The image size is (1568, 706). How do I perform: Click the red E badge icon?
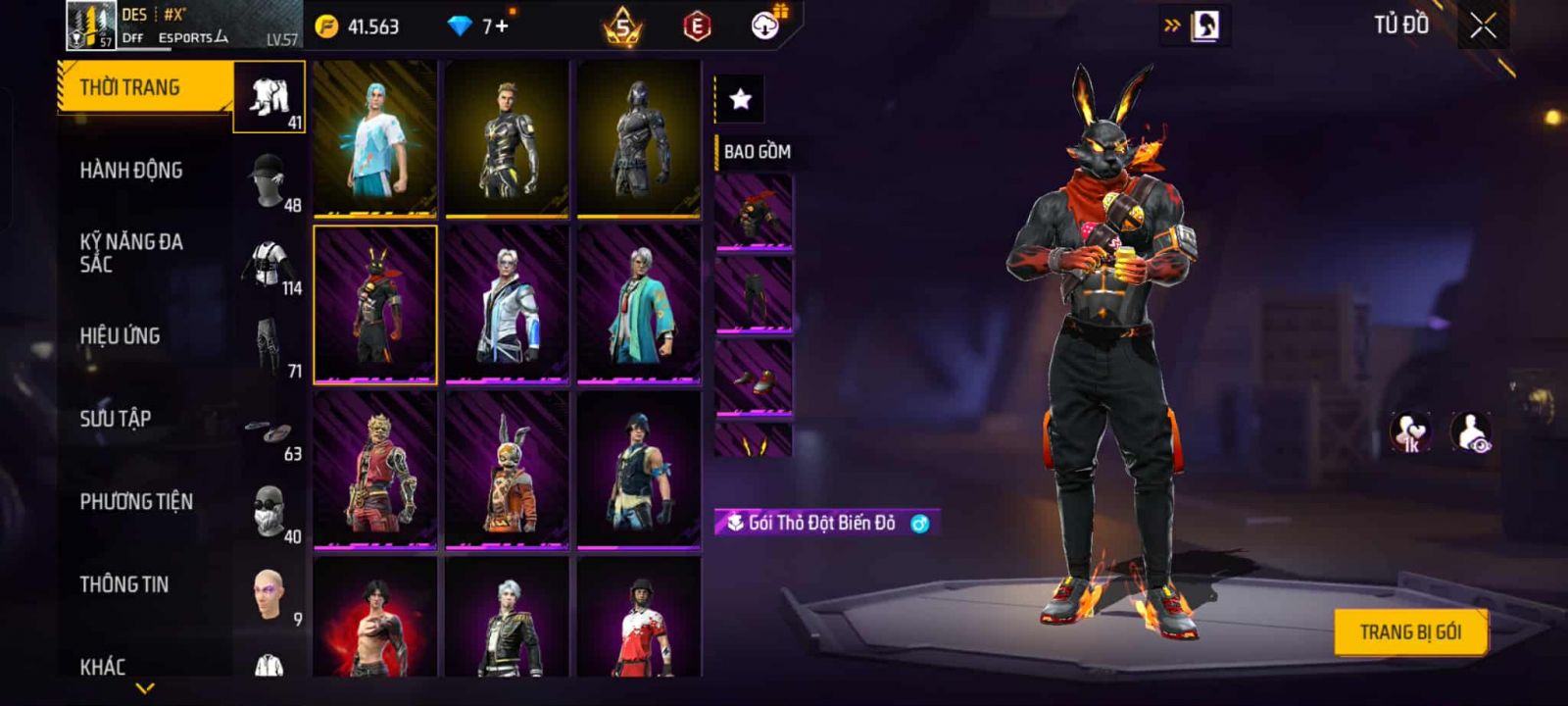[697, 26]
